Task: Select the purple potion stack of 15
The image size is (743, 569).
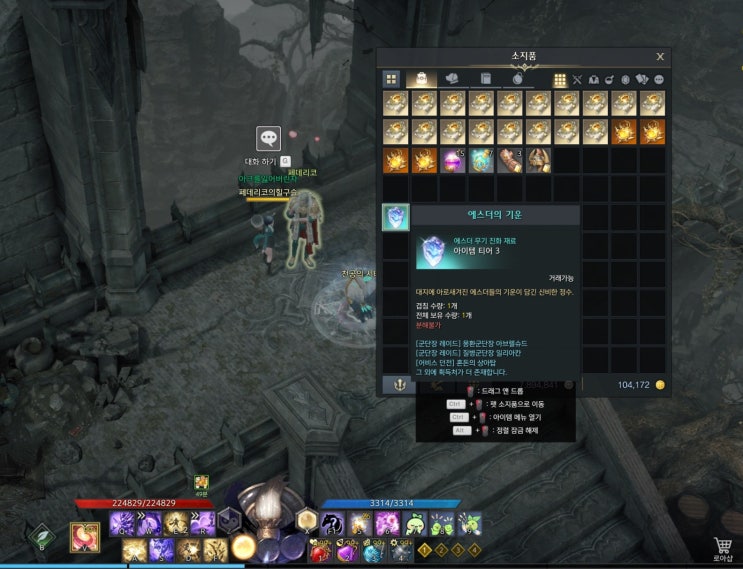Action: [453, 160]
